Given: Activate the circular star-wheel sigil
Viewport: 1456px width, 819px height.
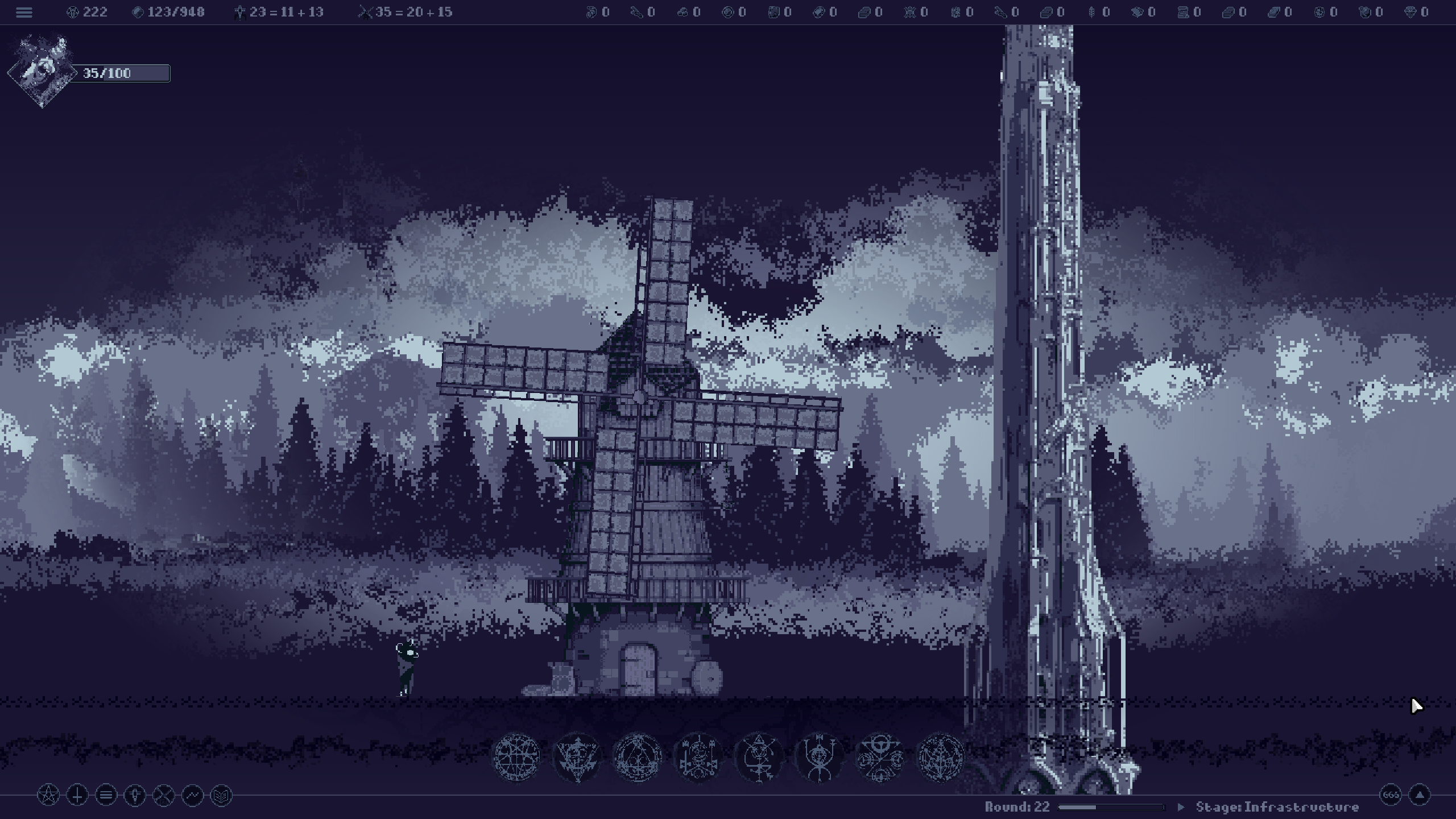Looking at the screenshot, I should [x=516, y=757].
